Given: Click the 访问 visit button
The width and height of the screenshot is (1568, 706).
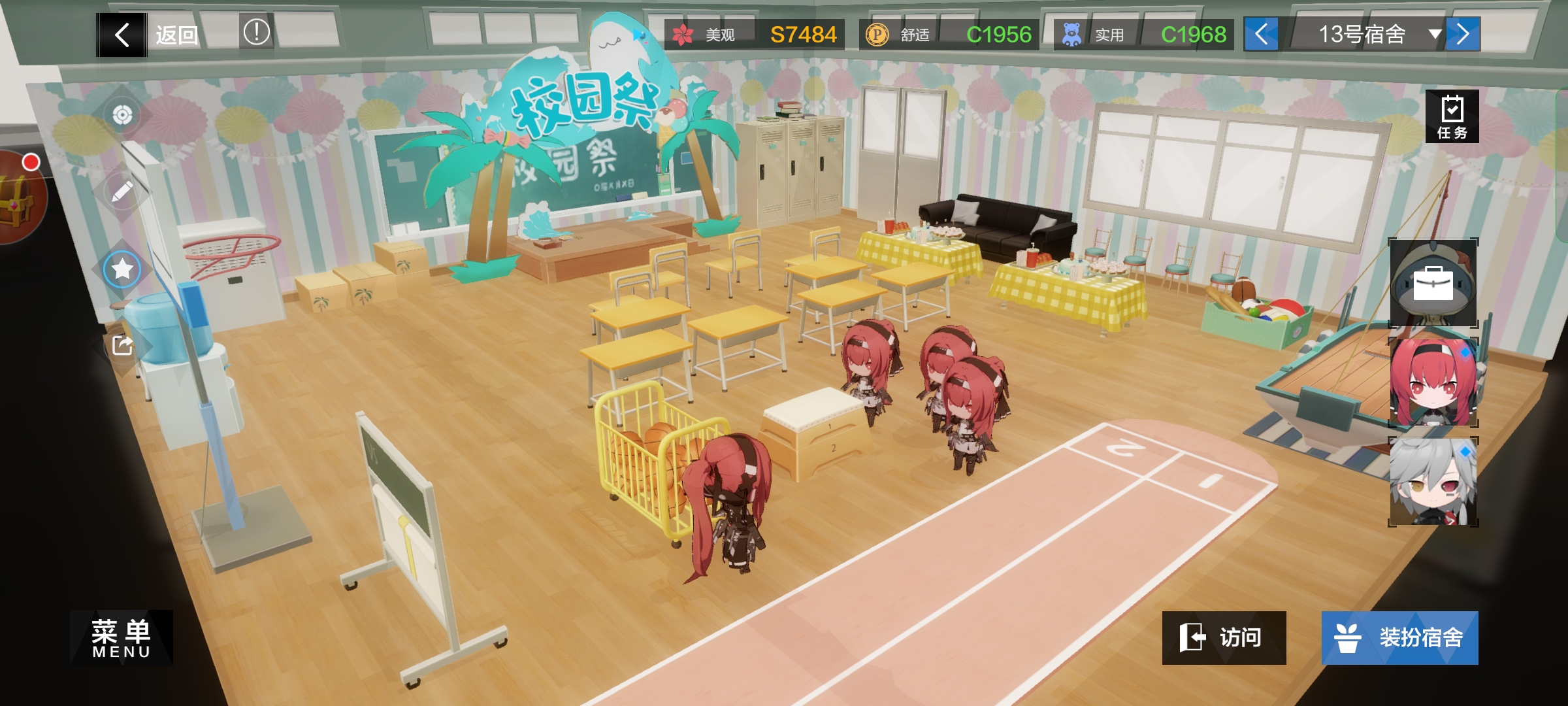Looking at the screenshot, I should tap(1225, 637).
